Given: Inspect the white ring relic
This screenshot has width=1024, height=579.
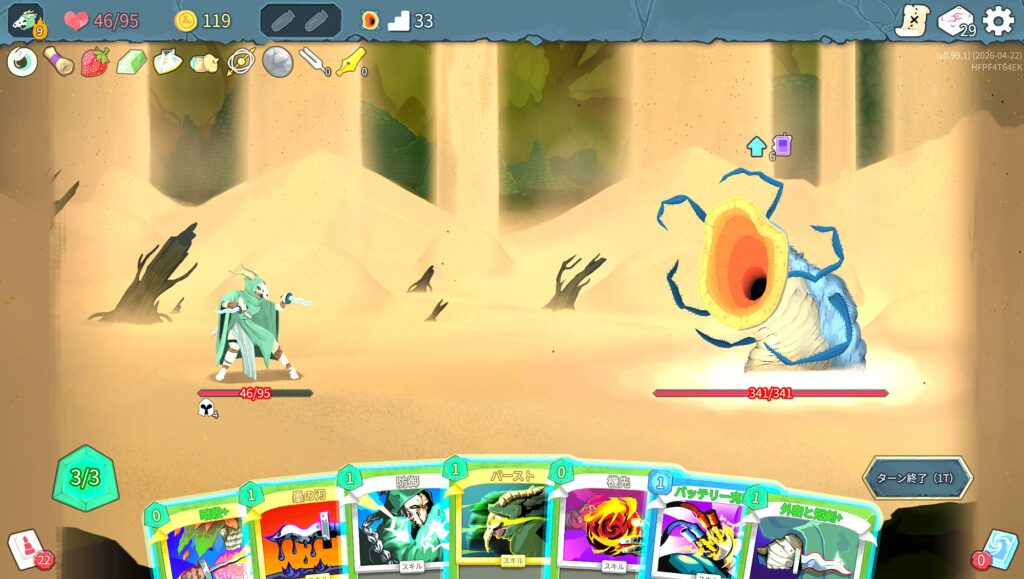Looking at the screenshot, I should tap(22, 62).
